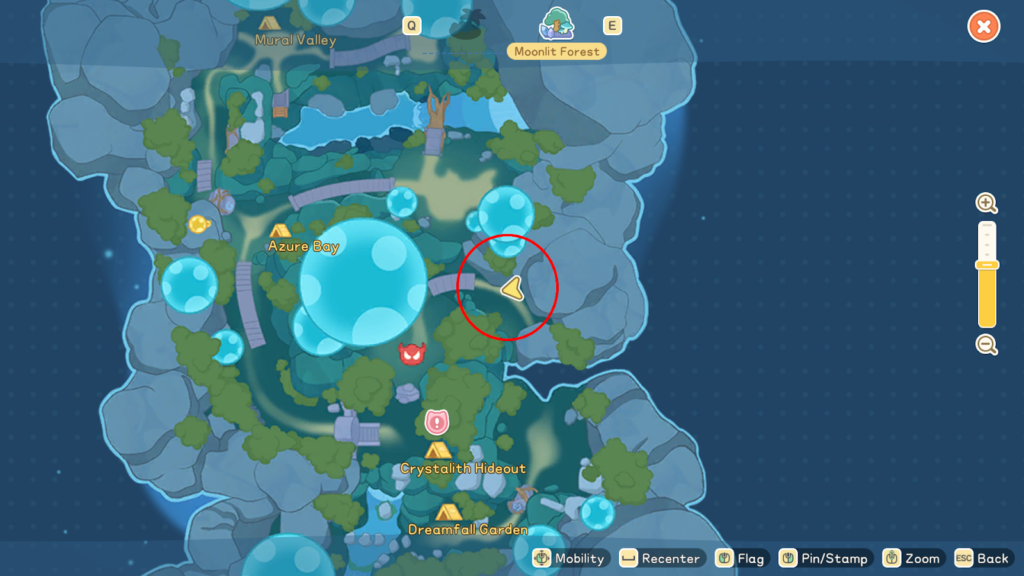Open the pink exclamation quest marker
1024x576 pixels.
(436, 422)
